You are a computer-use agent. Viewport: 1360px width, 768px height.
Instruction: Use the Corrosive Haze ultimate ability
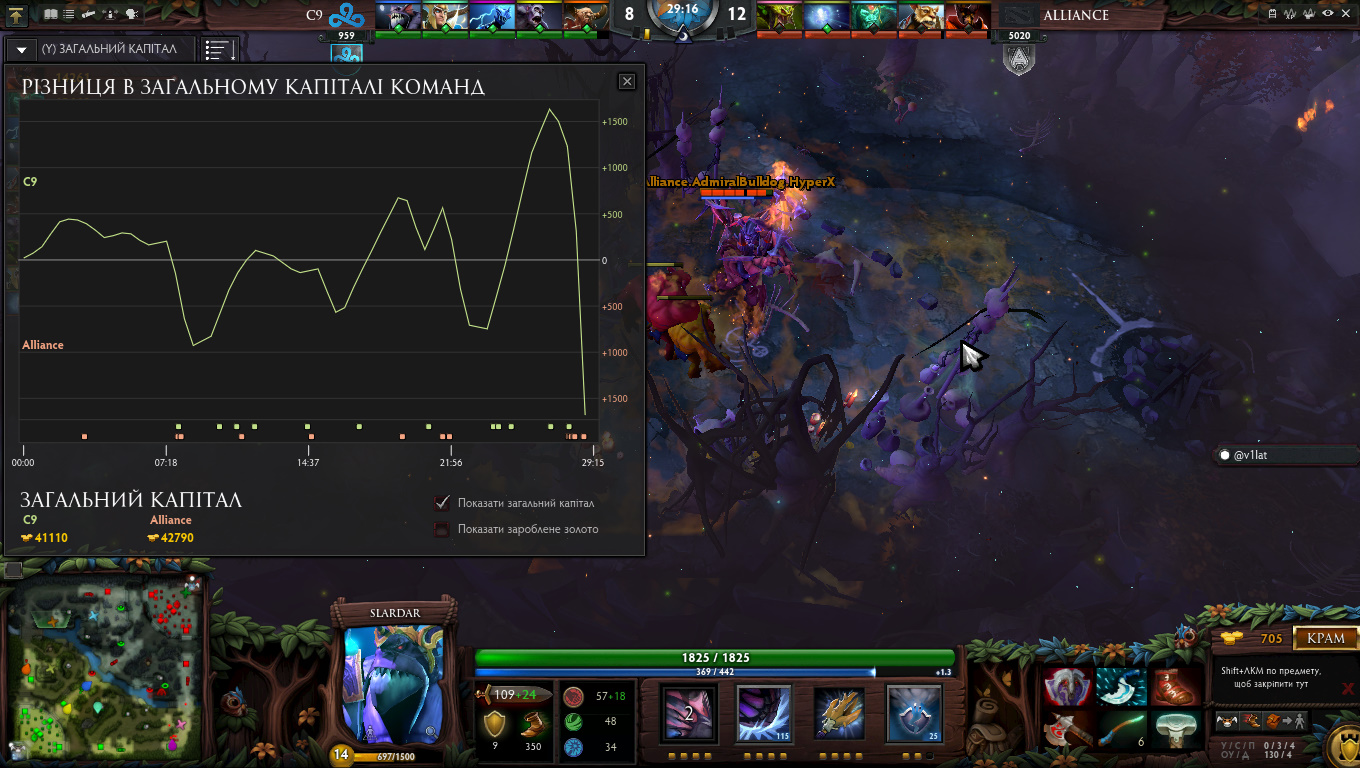pyautogui.click(x=914, y=712)
